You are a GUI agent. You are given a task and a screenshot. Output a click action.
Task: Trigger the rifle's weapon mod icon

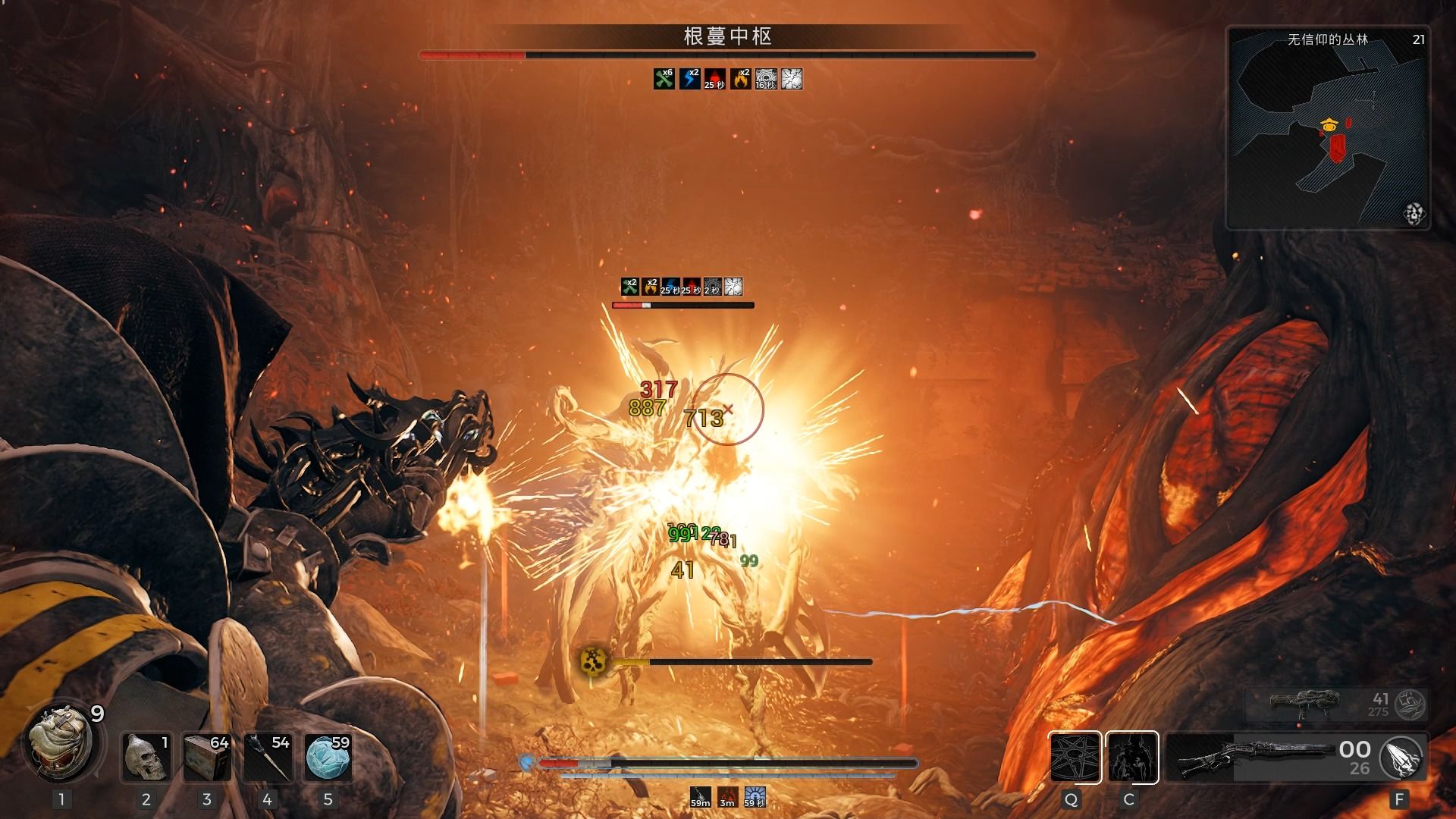click(1402, 757)
